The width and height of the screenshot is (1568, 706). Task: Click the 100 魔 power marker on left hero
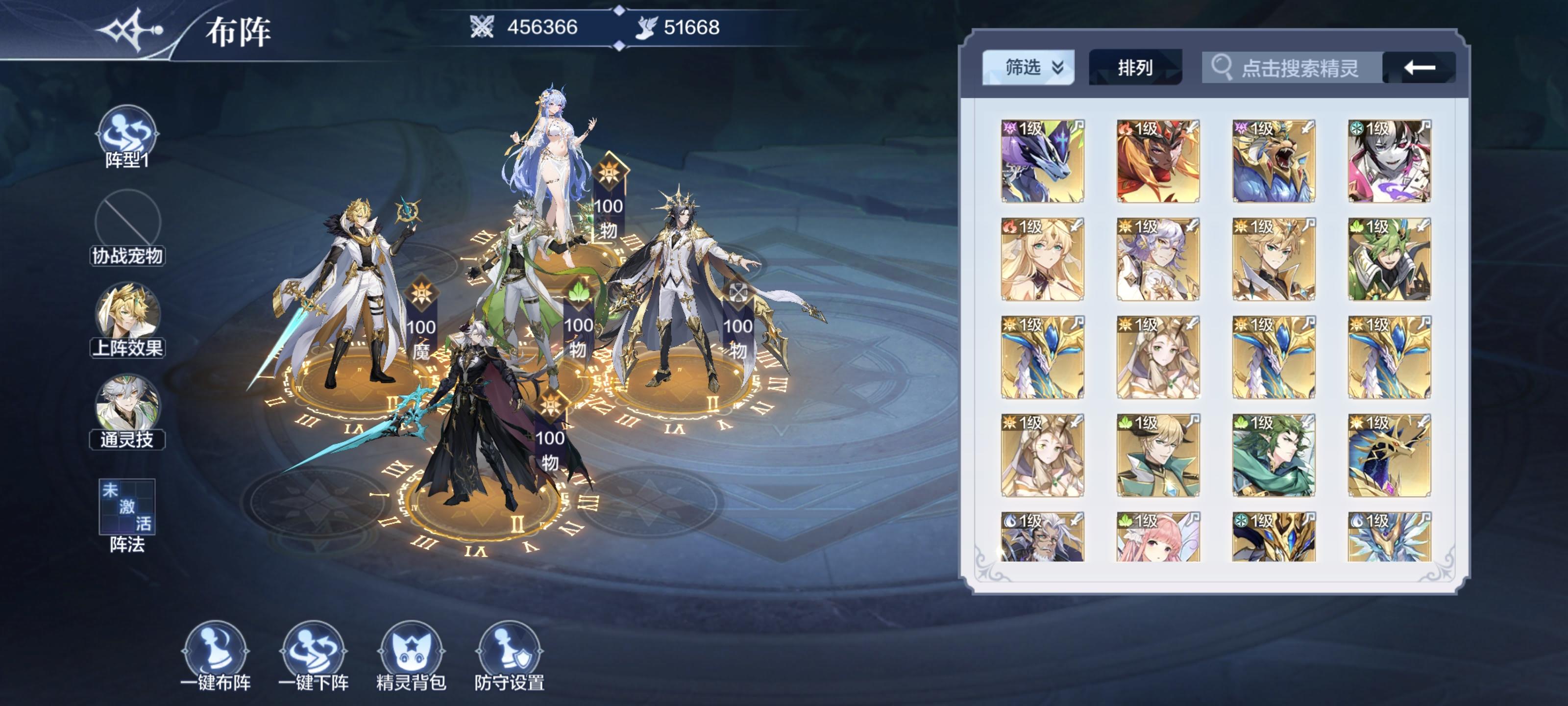point(420,329)
